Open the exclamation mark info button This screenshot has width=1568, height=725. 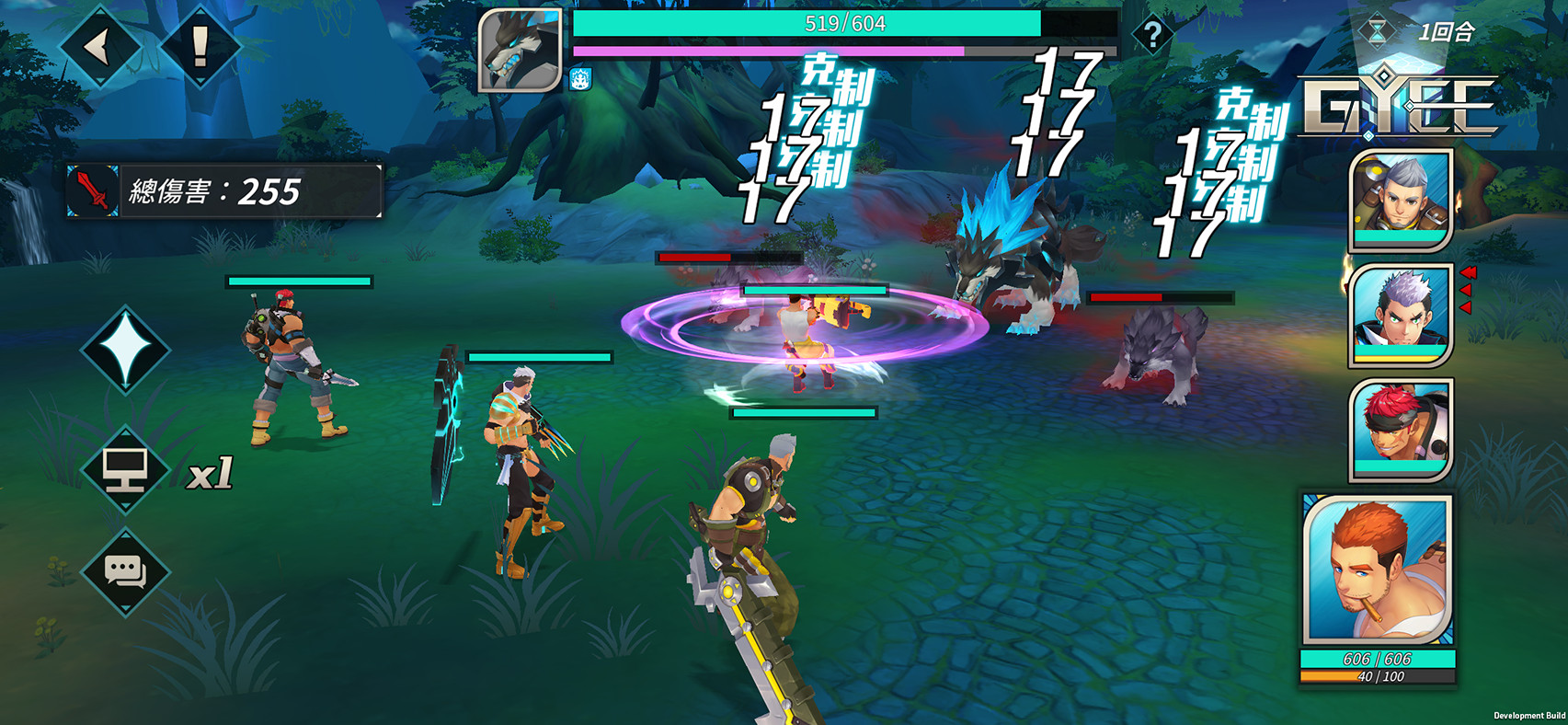[x=200, y=46]
